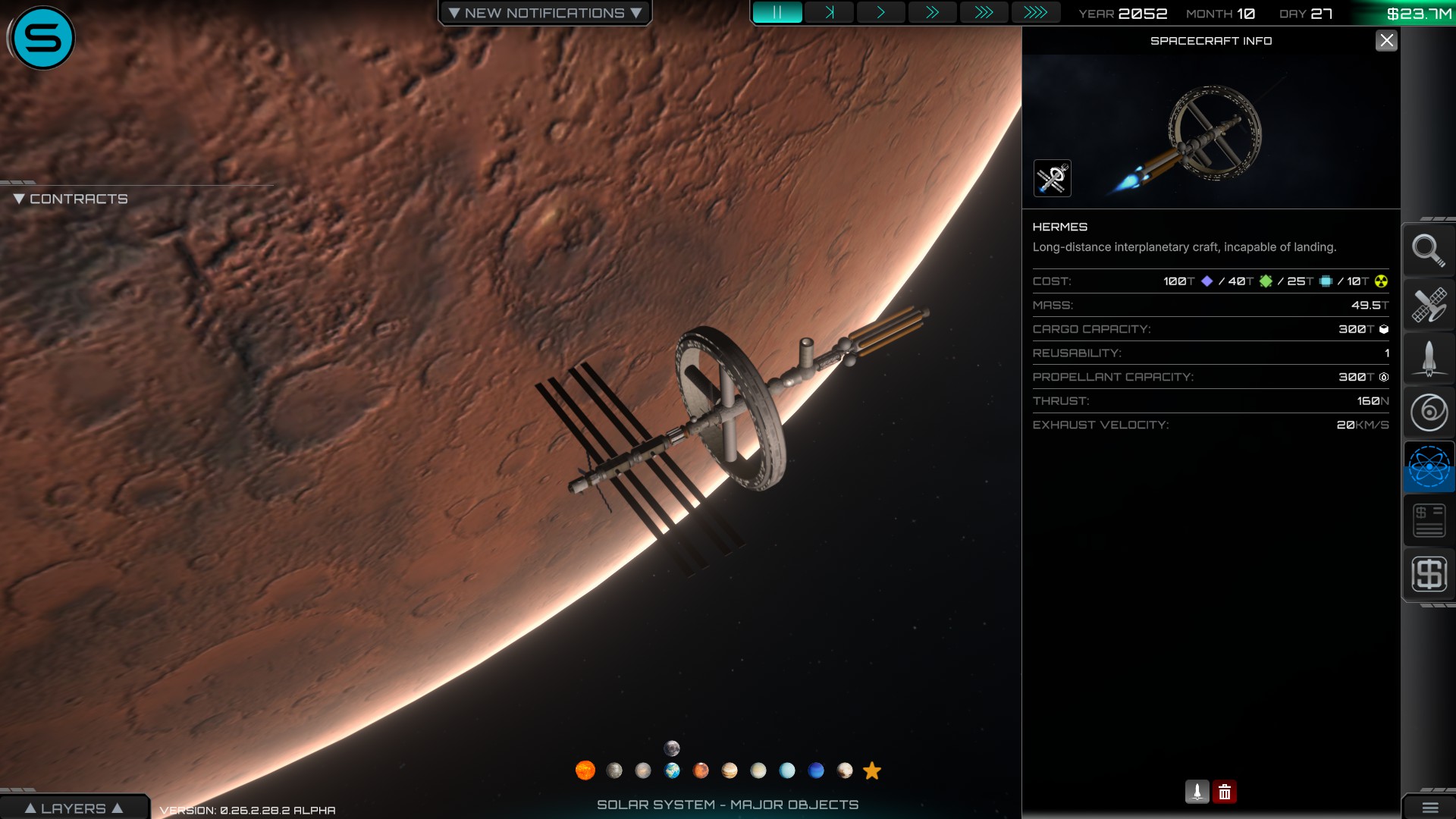
Task: Open the Layers panel
Action: point(74,808)
